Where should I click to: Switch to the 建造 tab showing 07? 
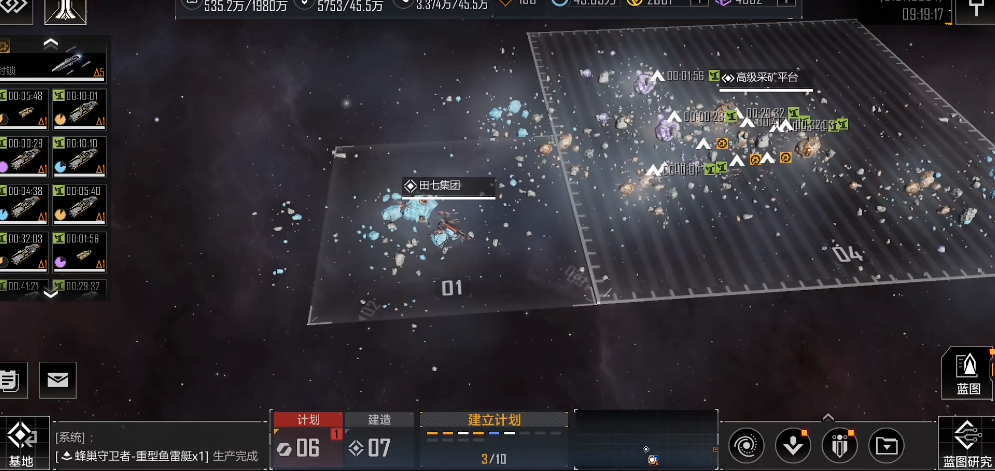379,440
